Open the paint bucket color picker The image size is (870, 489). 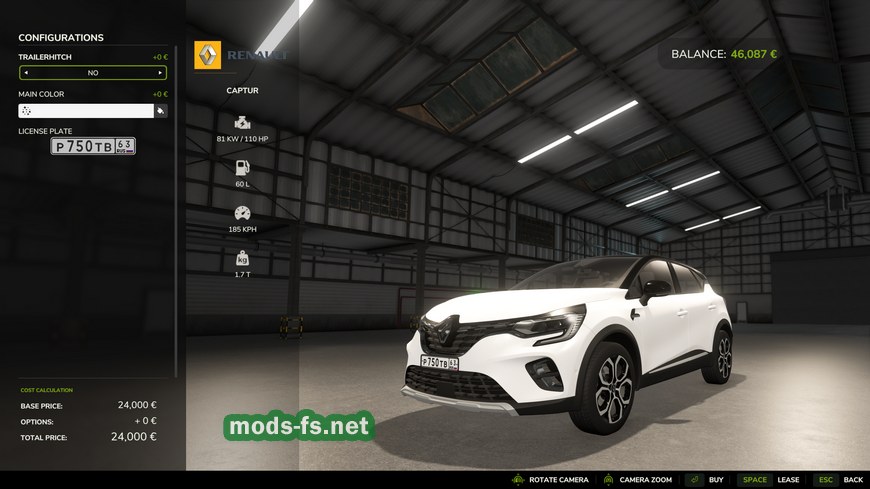click(x=160, y=111)
